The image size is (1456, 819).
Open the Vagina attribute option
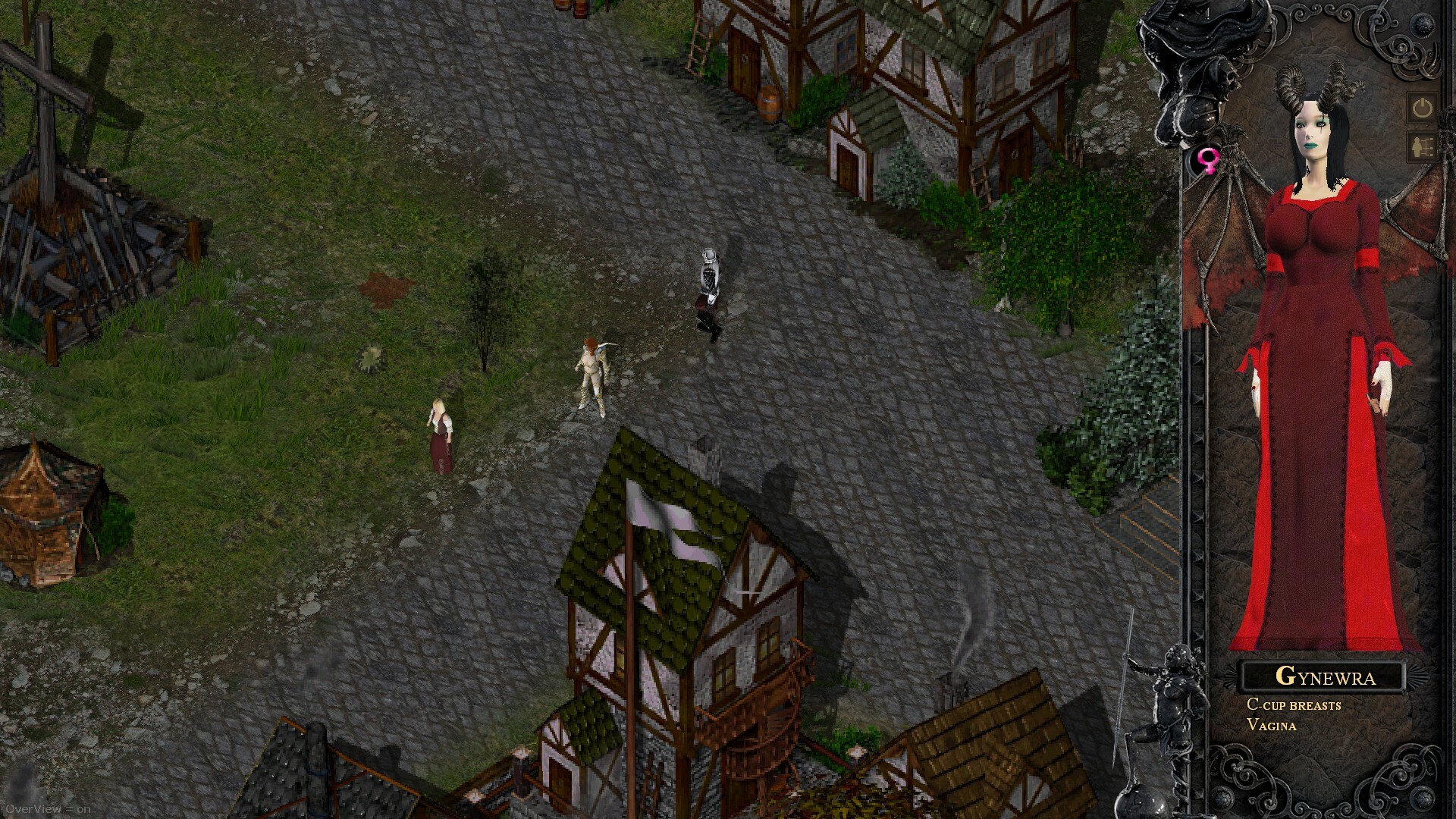coord(1272,725)
